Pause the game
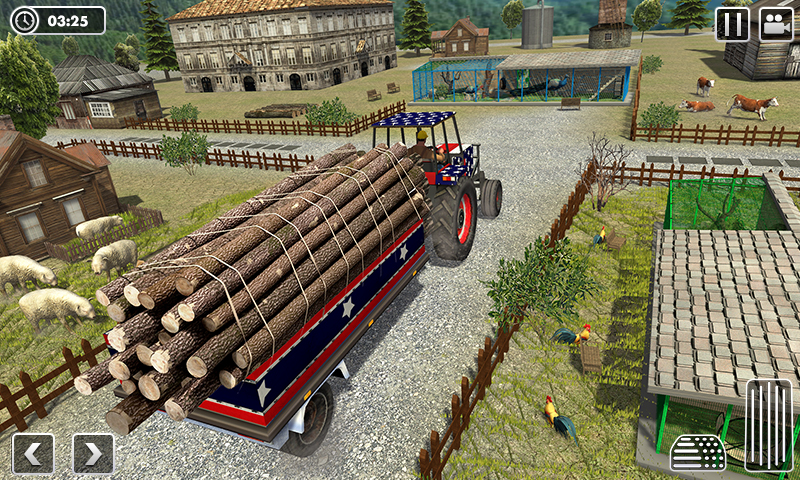 732,24
